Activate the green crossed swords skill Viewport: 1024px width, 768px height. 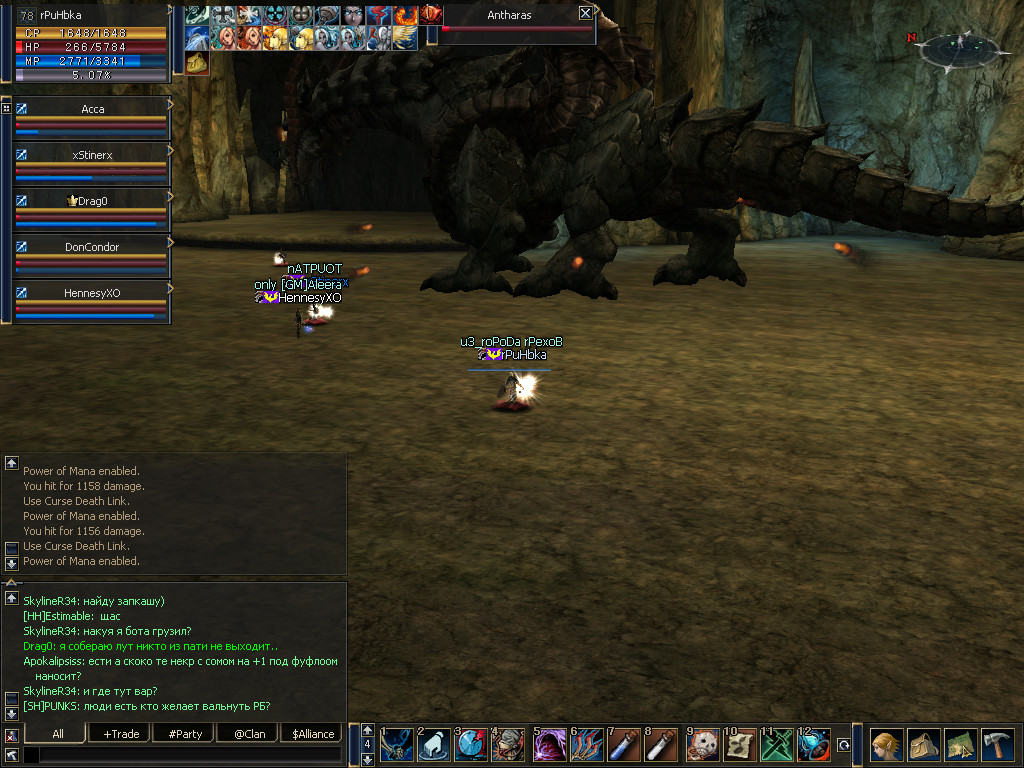[777, 745]
